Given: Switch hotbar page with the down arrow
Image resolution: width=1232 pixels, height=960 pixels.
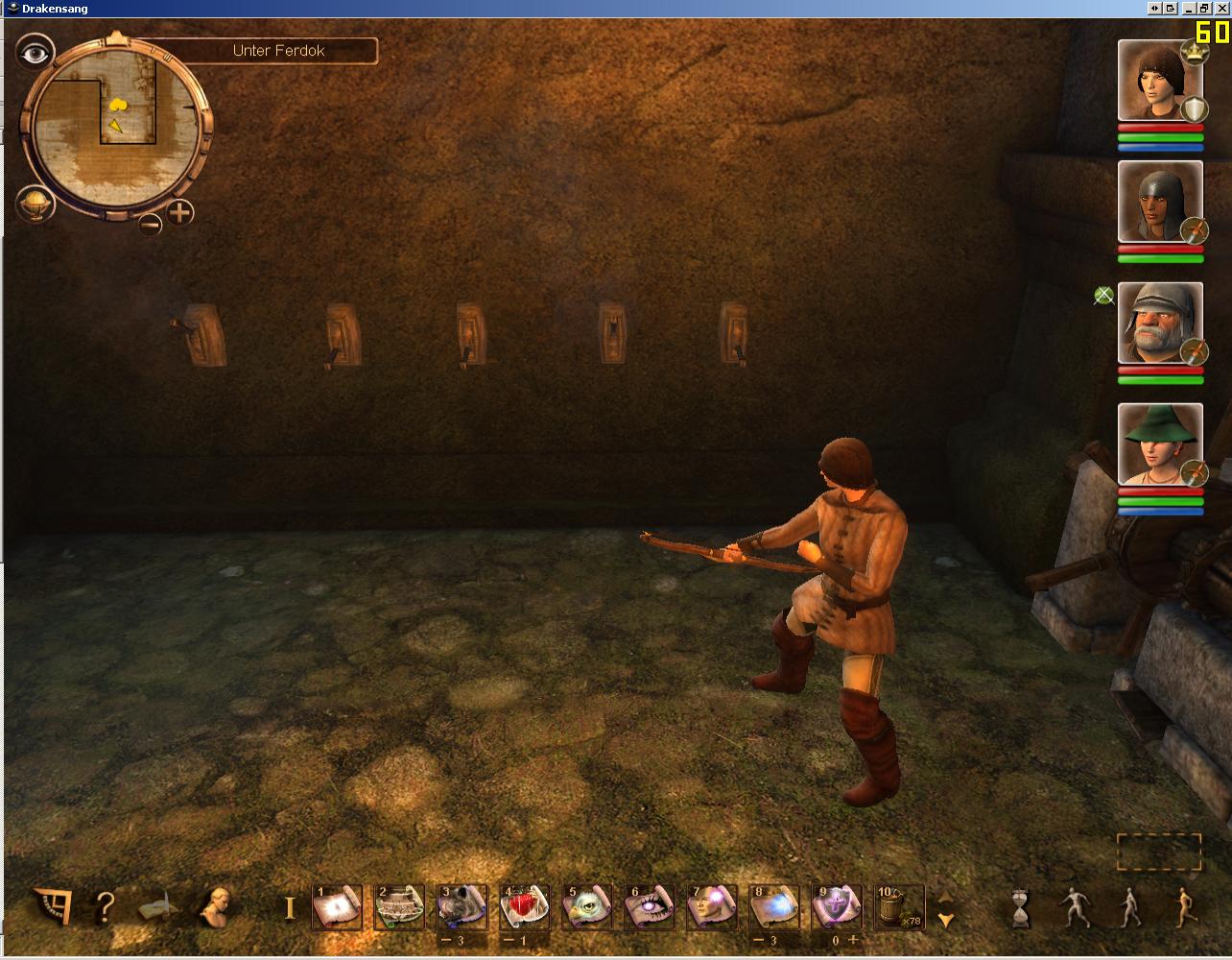Looking at the screenshot, I should 946,920.
